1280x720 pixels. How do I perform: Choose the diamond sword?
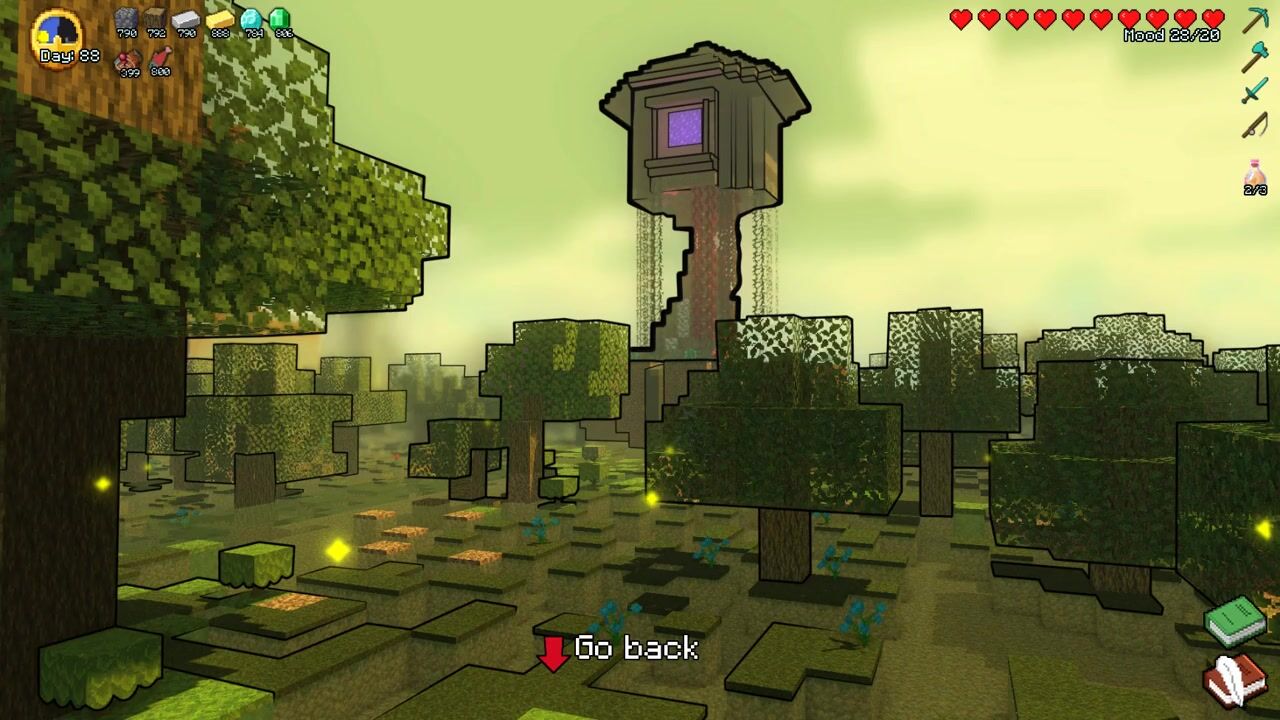(x=1255, y=92)
